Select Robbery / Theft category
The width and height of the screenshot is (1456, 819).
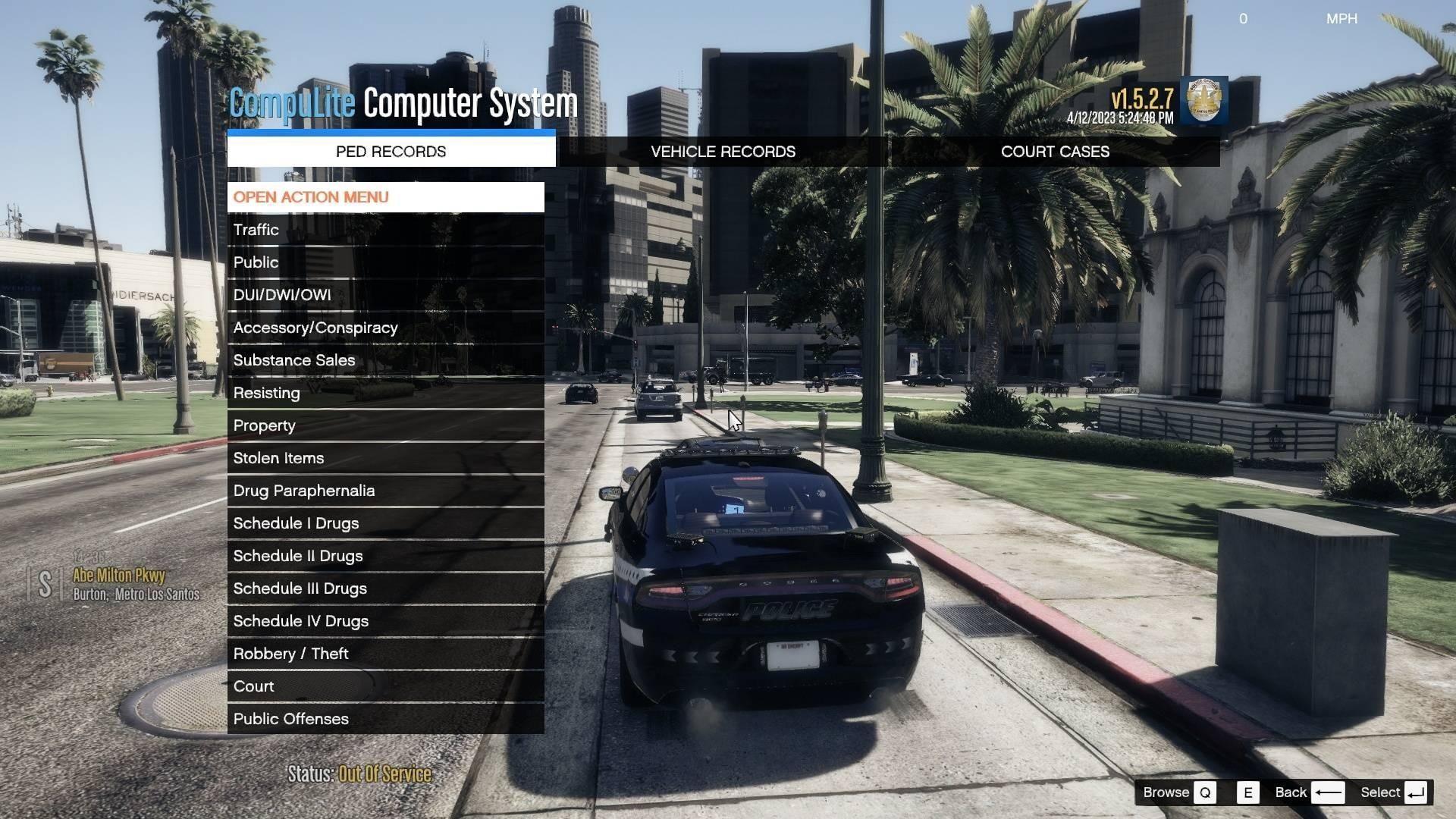tap(385, 654)
